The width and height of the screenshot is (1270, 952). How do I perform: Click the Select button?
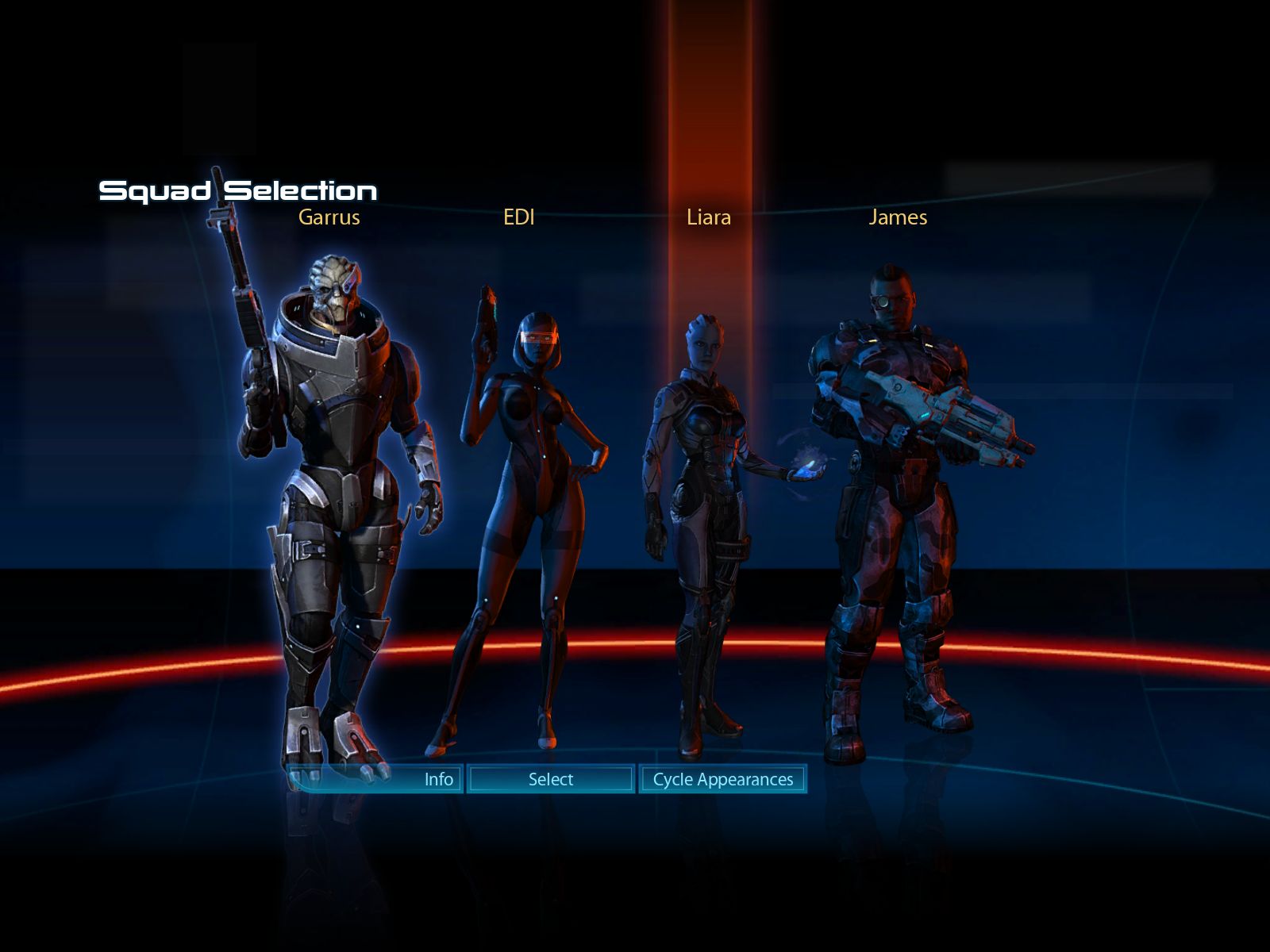551,779
